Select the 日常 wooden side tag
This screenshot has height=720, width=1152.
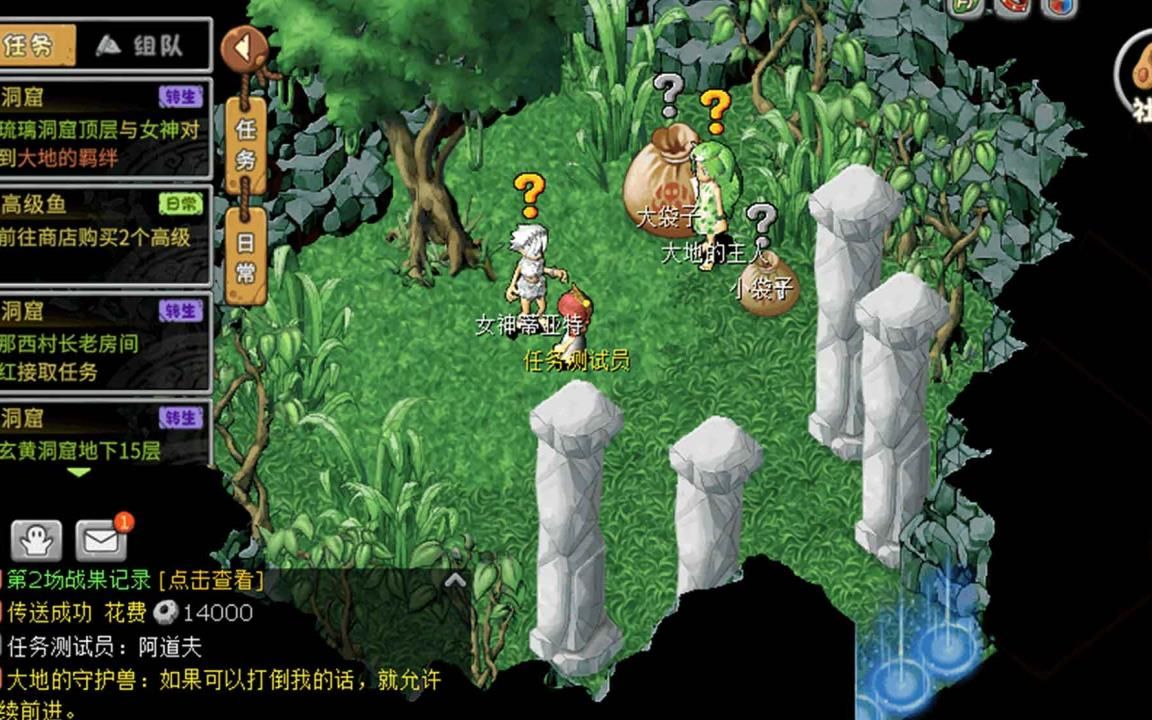[245, 257]
